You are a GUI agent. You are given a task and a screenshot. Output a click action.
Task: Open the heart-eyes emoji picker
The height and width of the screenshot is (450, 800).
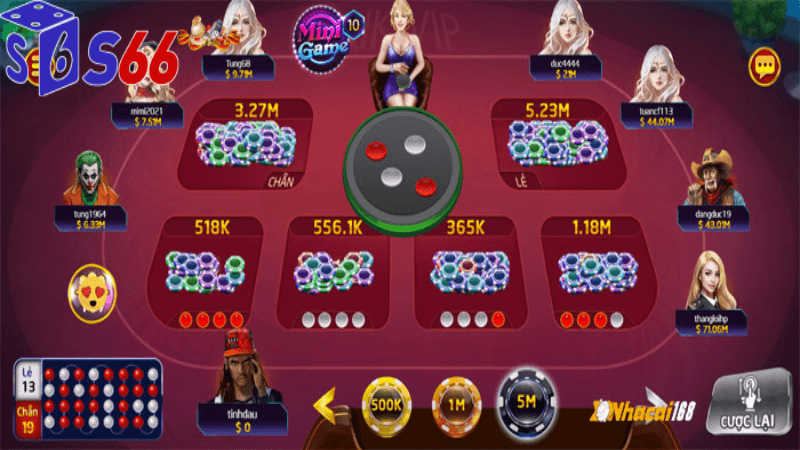click(x=91, y=292)
